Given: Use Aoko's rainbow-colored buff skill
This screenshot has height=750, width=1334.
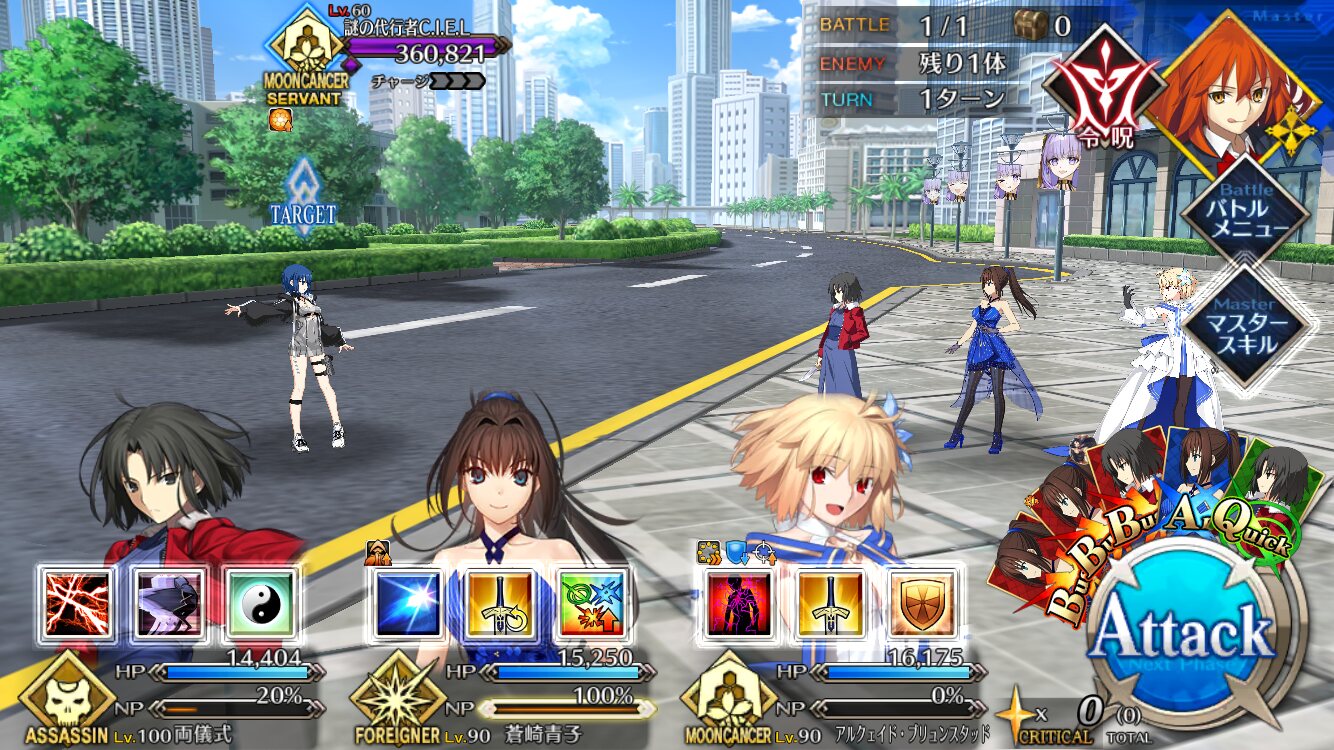Looking at the screenshot, I should 592,603.
